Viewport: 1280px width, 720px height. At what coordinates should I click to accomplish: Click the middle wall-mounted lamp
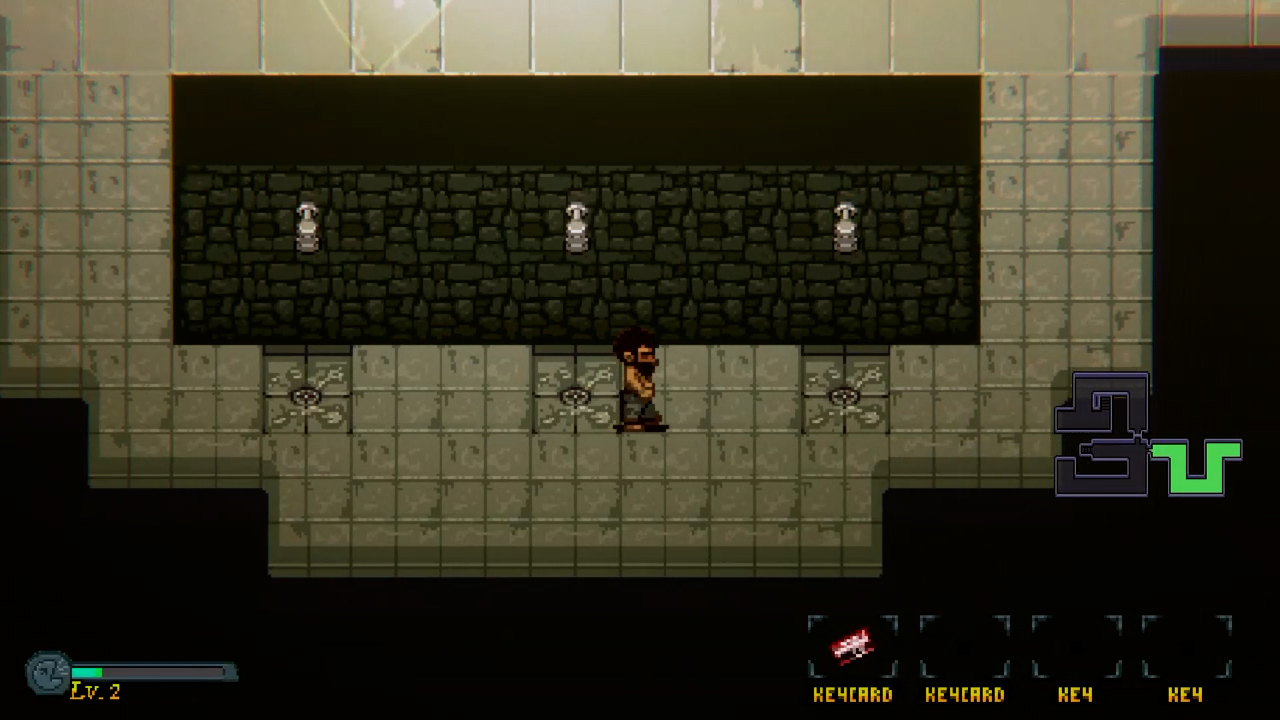coord(577,225)
